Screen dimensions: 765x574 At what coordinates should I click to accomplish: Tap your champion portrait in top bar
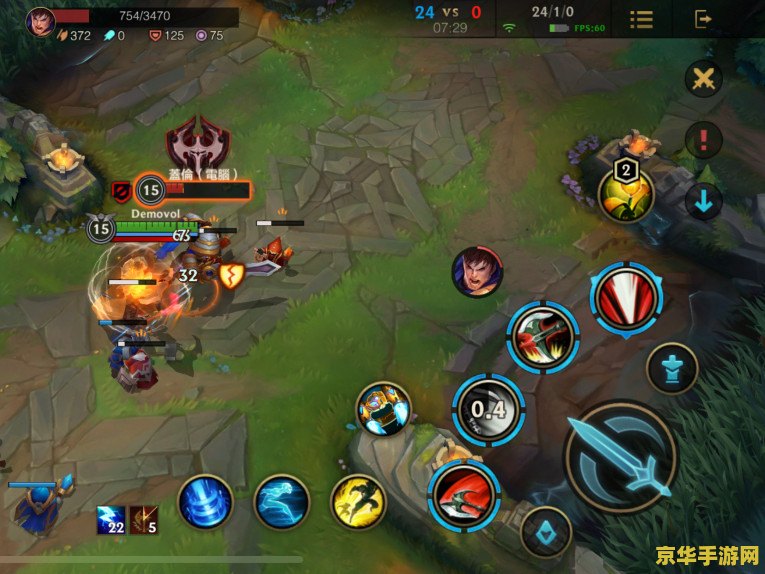tap(41, 19)
